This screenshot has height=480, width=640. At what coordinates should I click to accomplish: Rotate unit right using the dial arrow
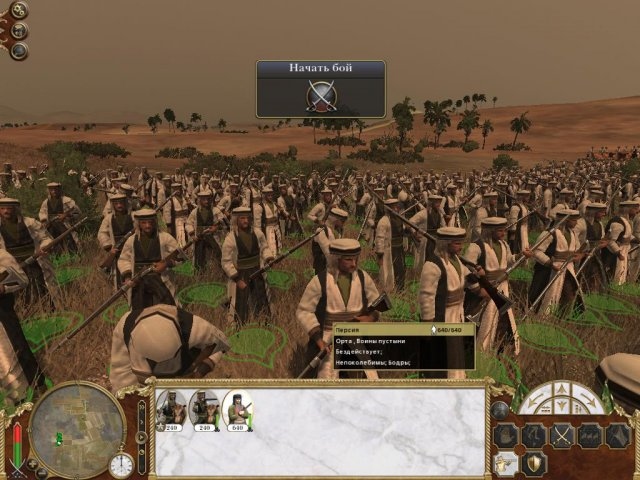click(591, 402)
